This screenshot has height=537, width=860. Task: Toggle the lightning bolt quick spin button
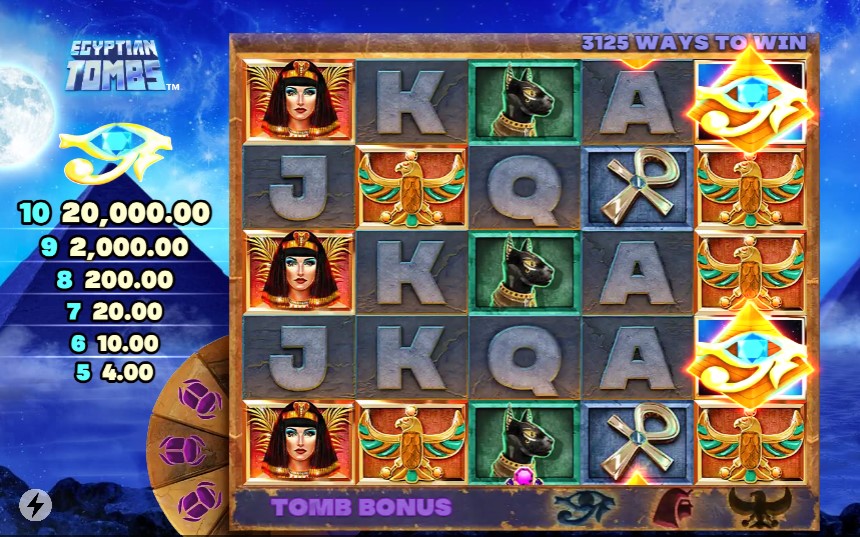[x=35, y=505]
